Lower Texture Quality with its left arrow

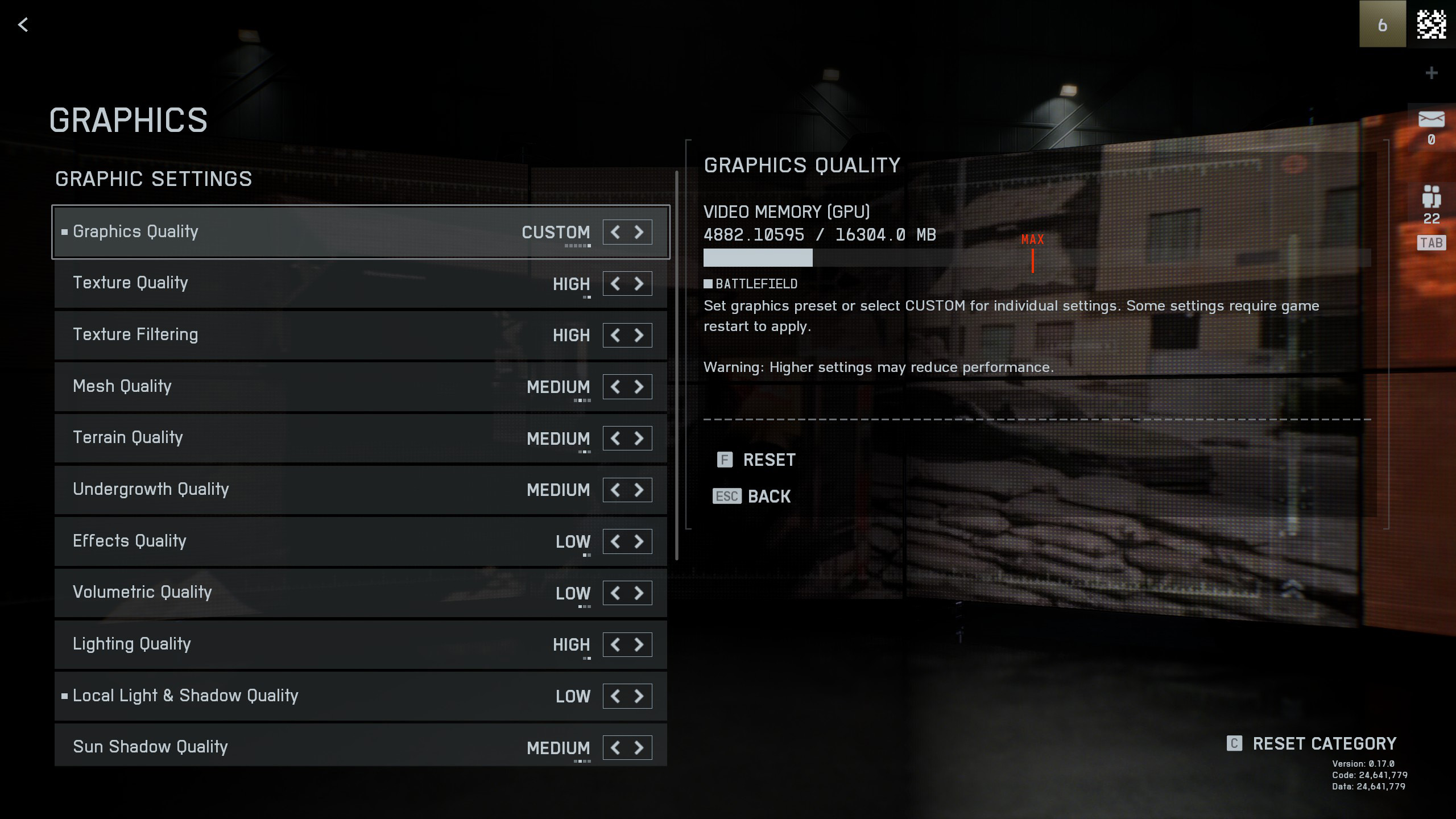[x=615, y=283]
